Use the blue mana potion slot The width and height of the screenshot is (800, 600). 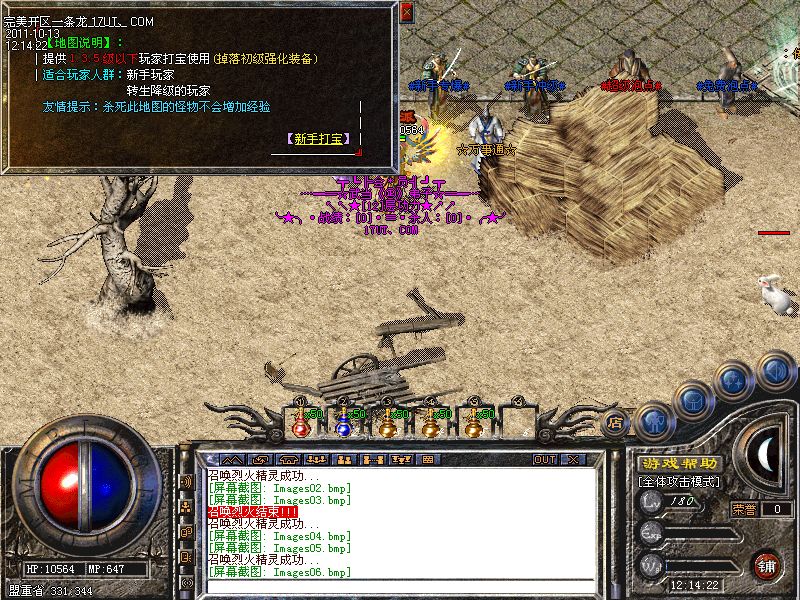(x=344, y=423)
